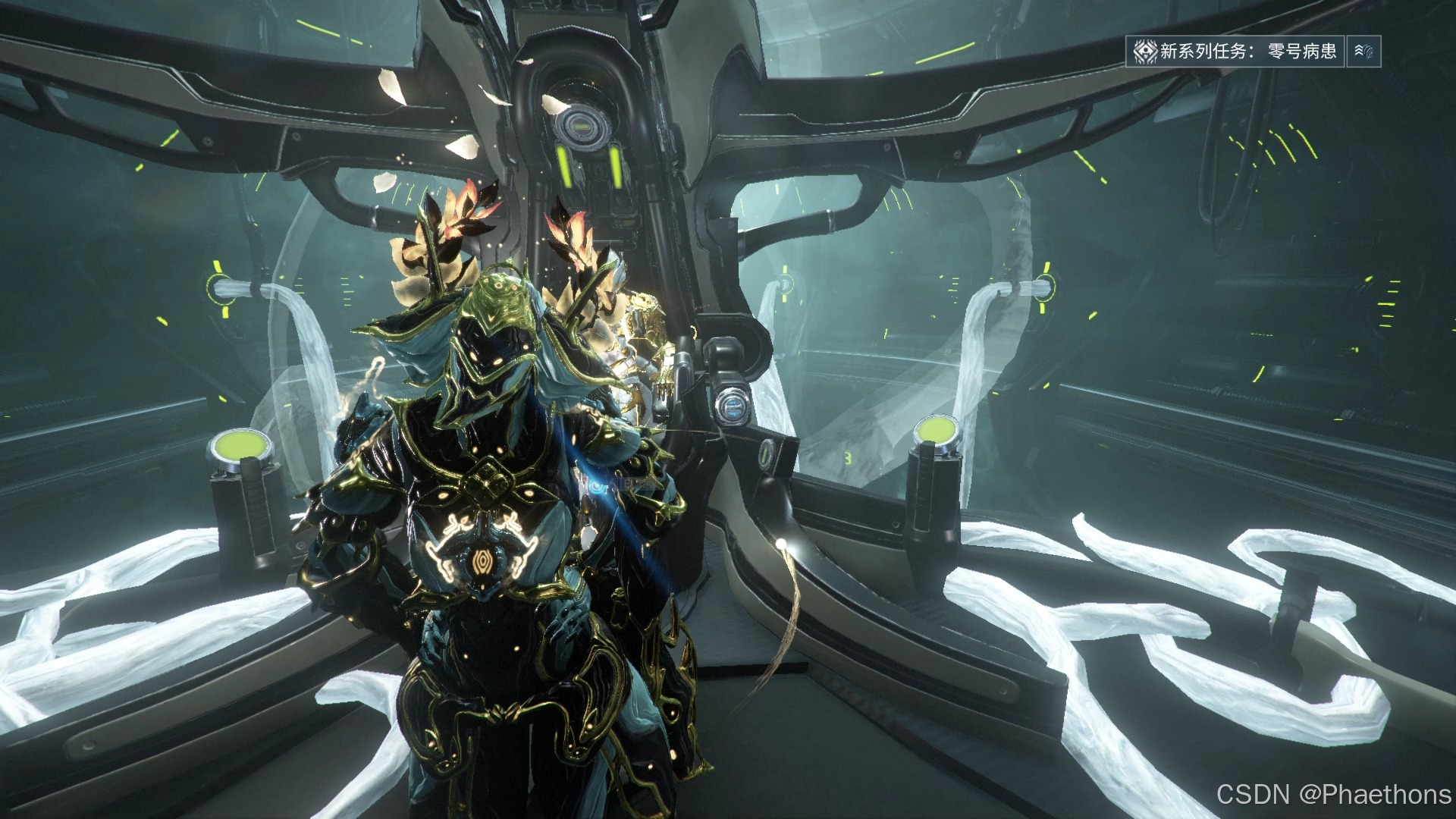Click the small chevron icon beside the quest notification
The height and width of the screenshot is (819, 1456).
[x=1363, y=52]
